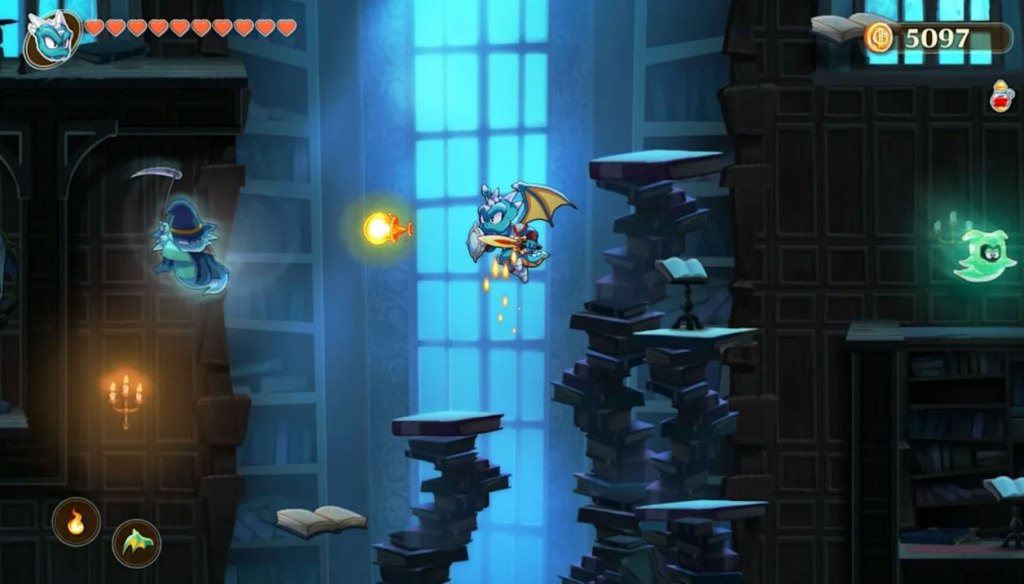The width and height of the screenshot is (1024, 584).
Task: Select the green dragon wing ability icon
Action: coord(136,543)
